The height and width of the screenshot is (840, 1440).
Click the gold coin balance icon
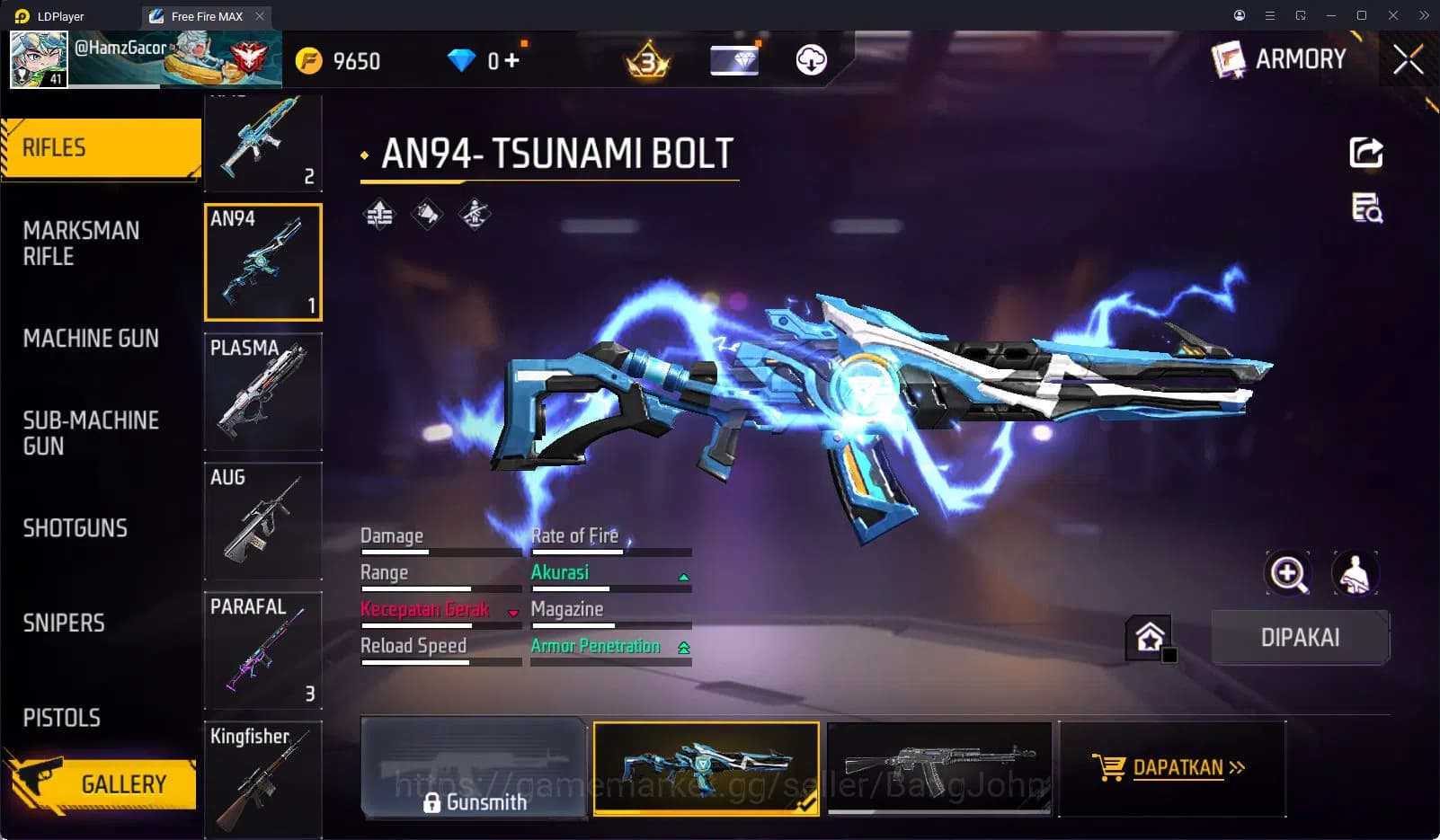pyautogui.click(x=309, y=60)
